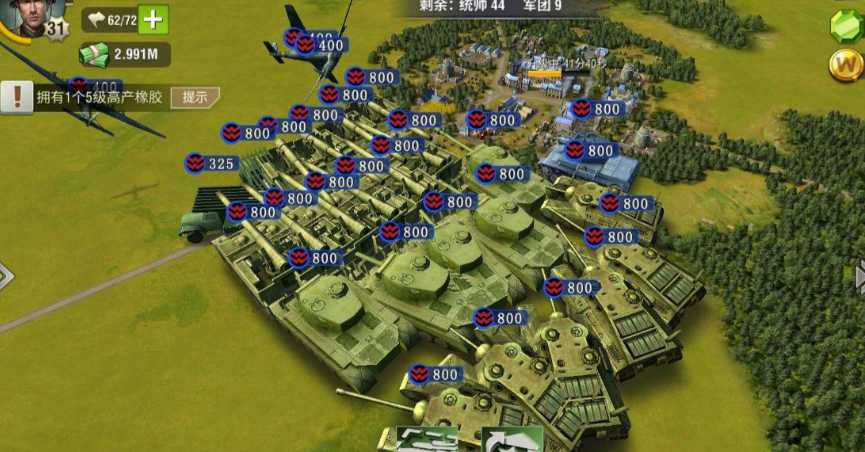
Task: Open the gold W coin icon
Action: [846, 65]
